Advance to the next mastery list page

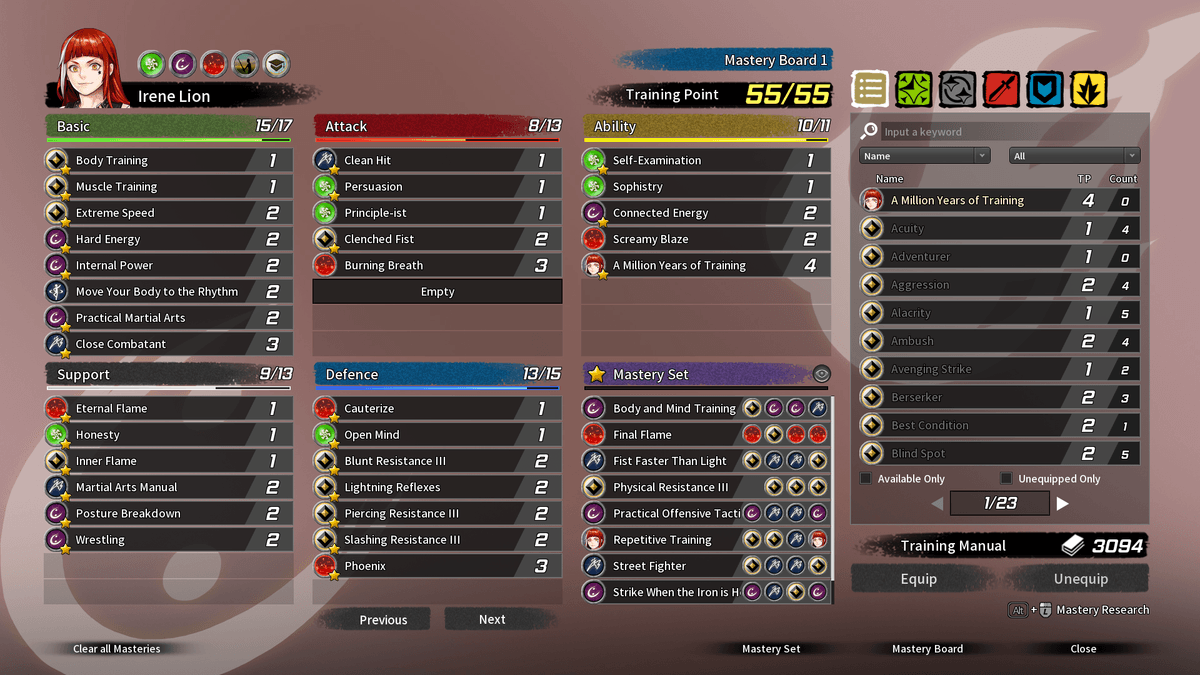1063,504
